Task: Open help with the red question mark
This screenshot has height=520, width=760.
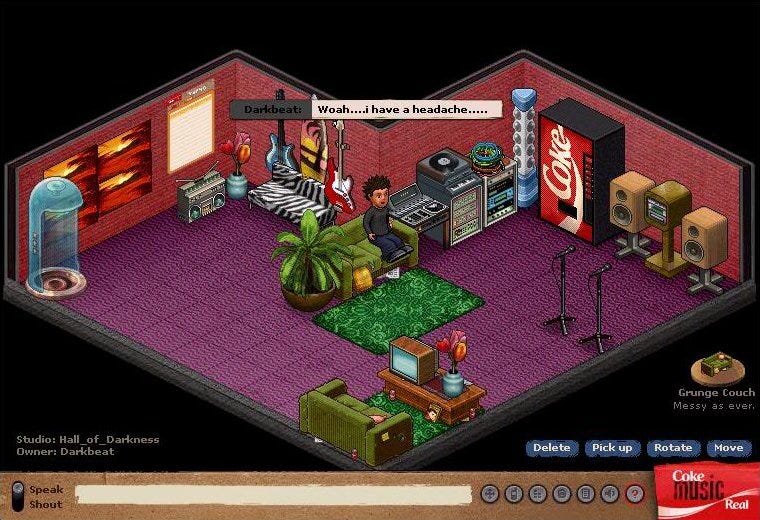Action: 634,493
